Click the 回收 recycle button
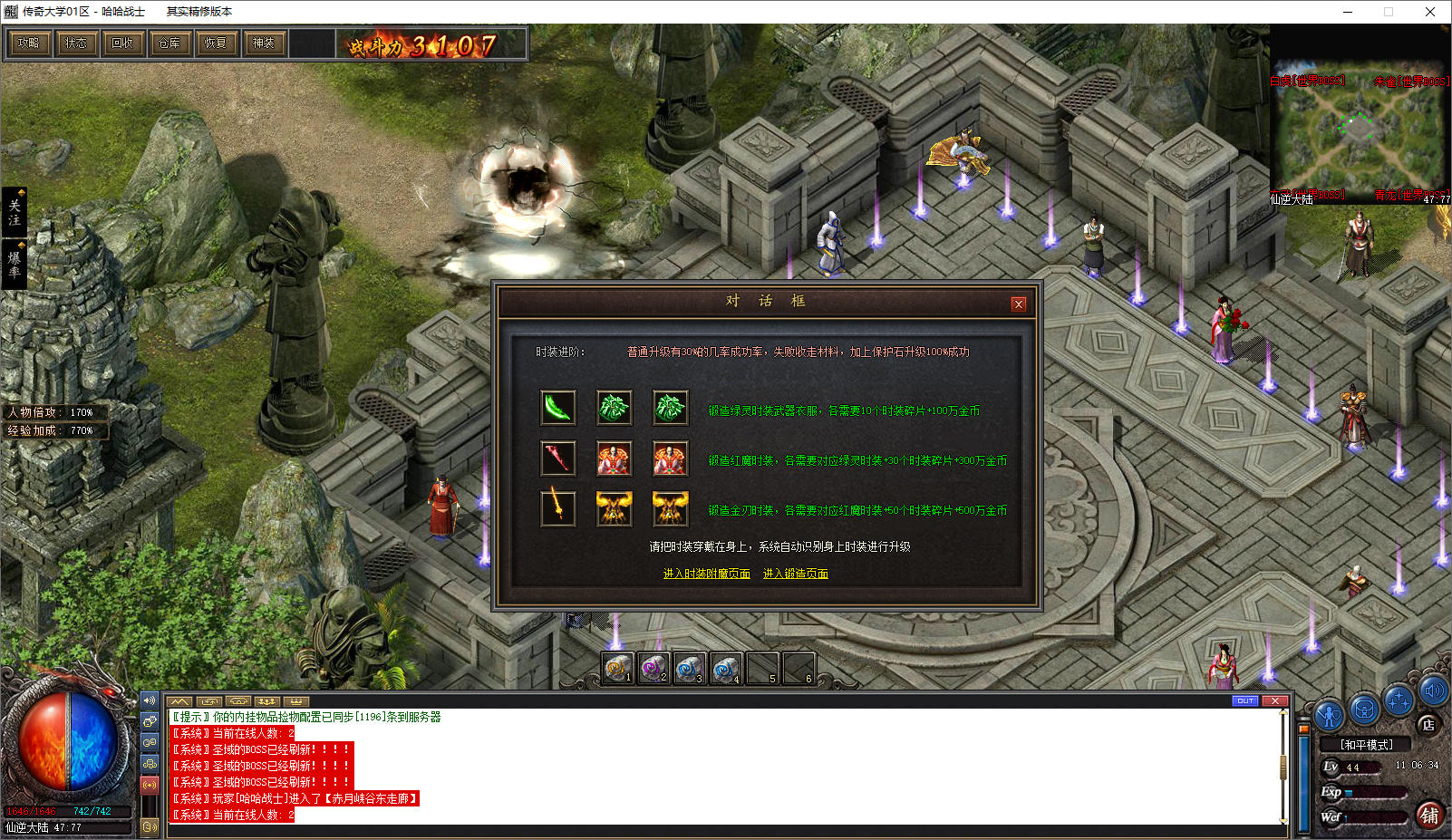This screenshot has height=840, width=1452. tap(122, 43)
